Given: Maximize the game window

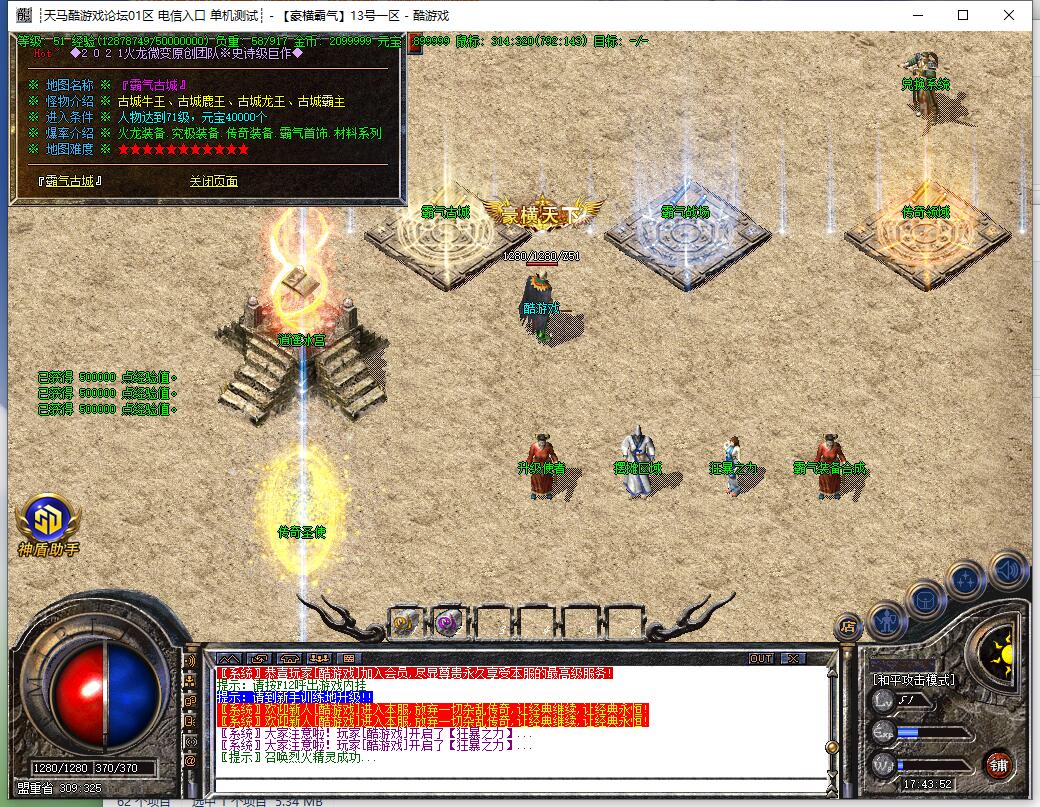Looking at the screenshot, I should click(x=963, y=15).
